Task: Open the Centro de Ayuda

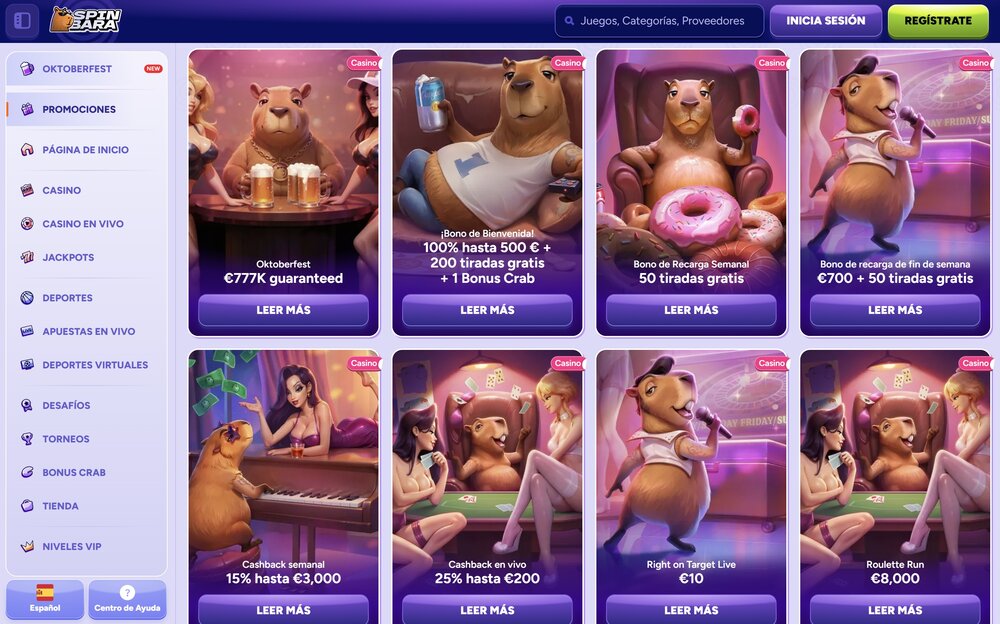Action: (127, 599)
